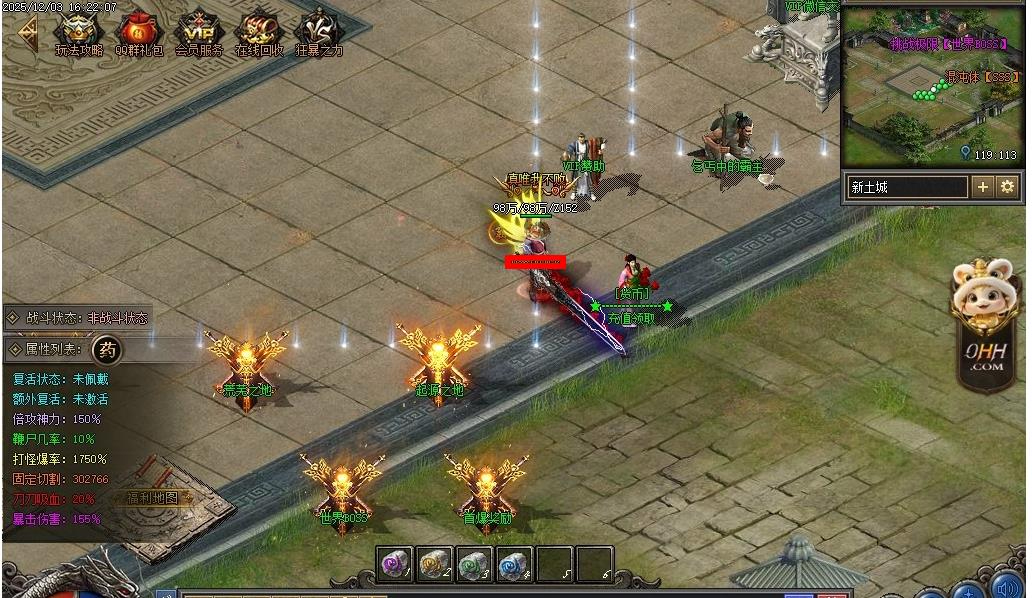Click the plus button under the minimap
The height and width of the screenshot is (598, 1032).
[x=983, y=187]
